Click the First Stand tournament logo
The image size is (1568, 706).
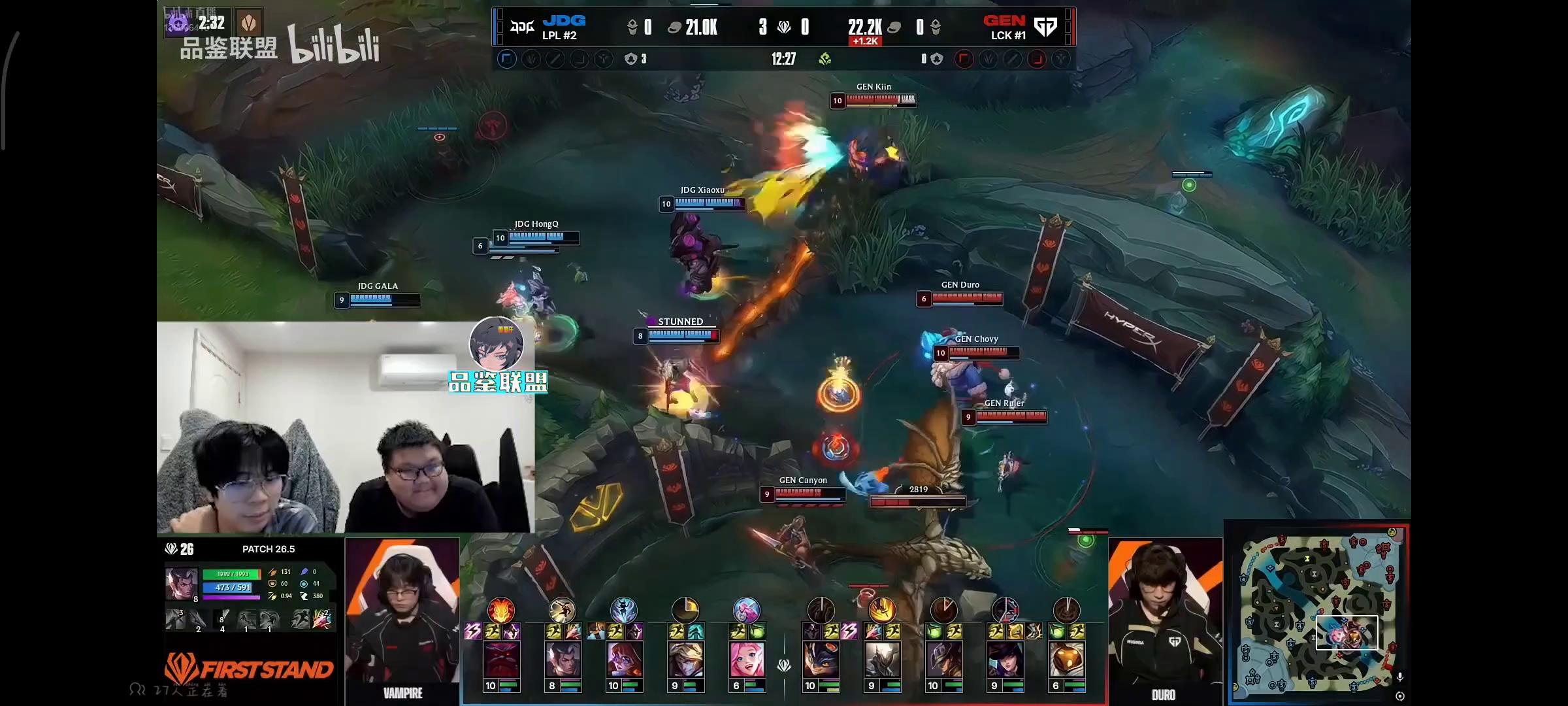click(x=248, y=668)
